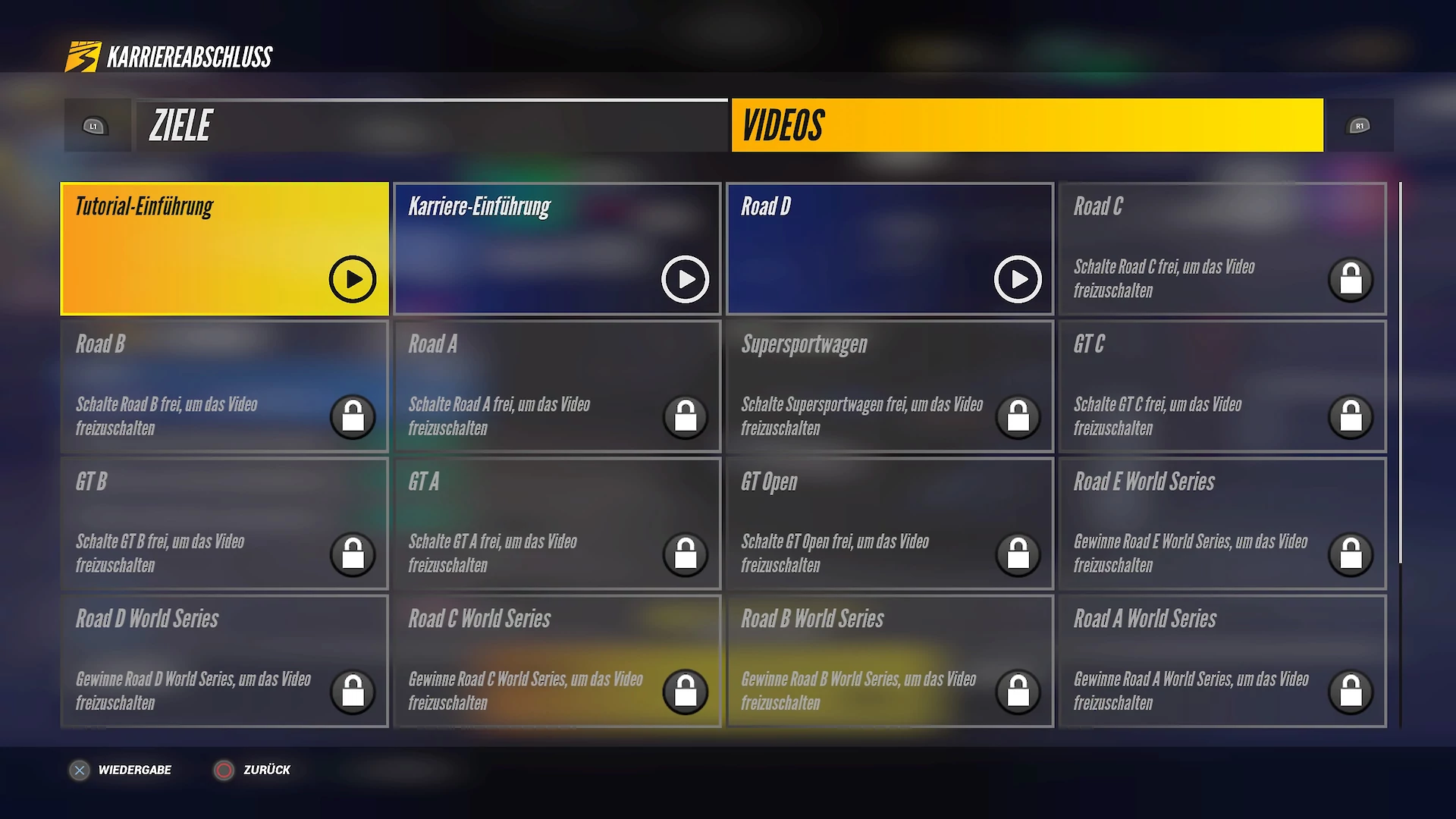Click the Road B World Series tile
The image size is (1456, 819).
(890, 661)
